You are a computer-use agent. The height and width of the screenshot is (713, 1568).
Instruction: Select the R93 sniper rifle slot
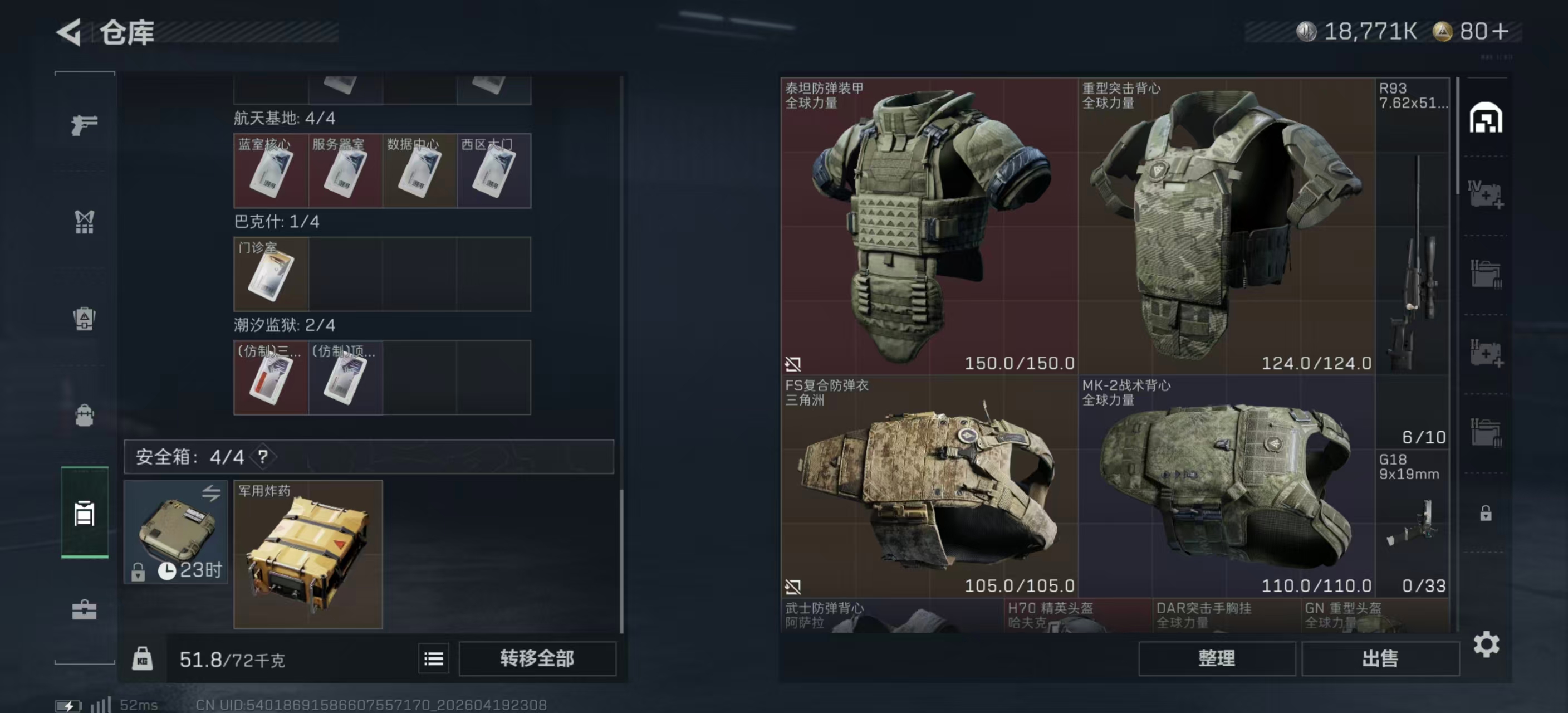pyautogui.click(x=1412, y=262)
